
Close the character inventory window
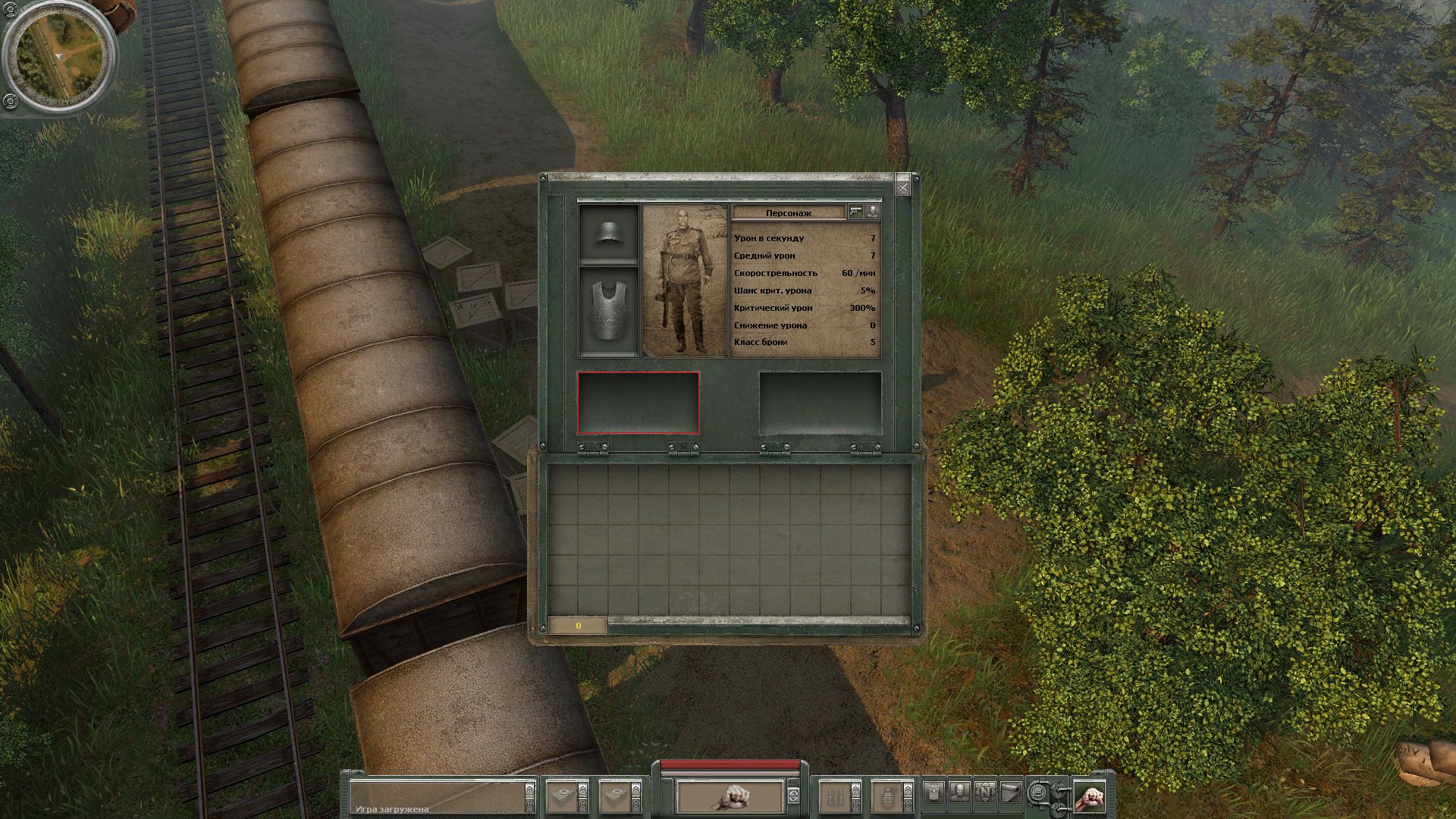coord(902,187)
